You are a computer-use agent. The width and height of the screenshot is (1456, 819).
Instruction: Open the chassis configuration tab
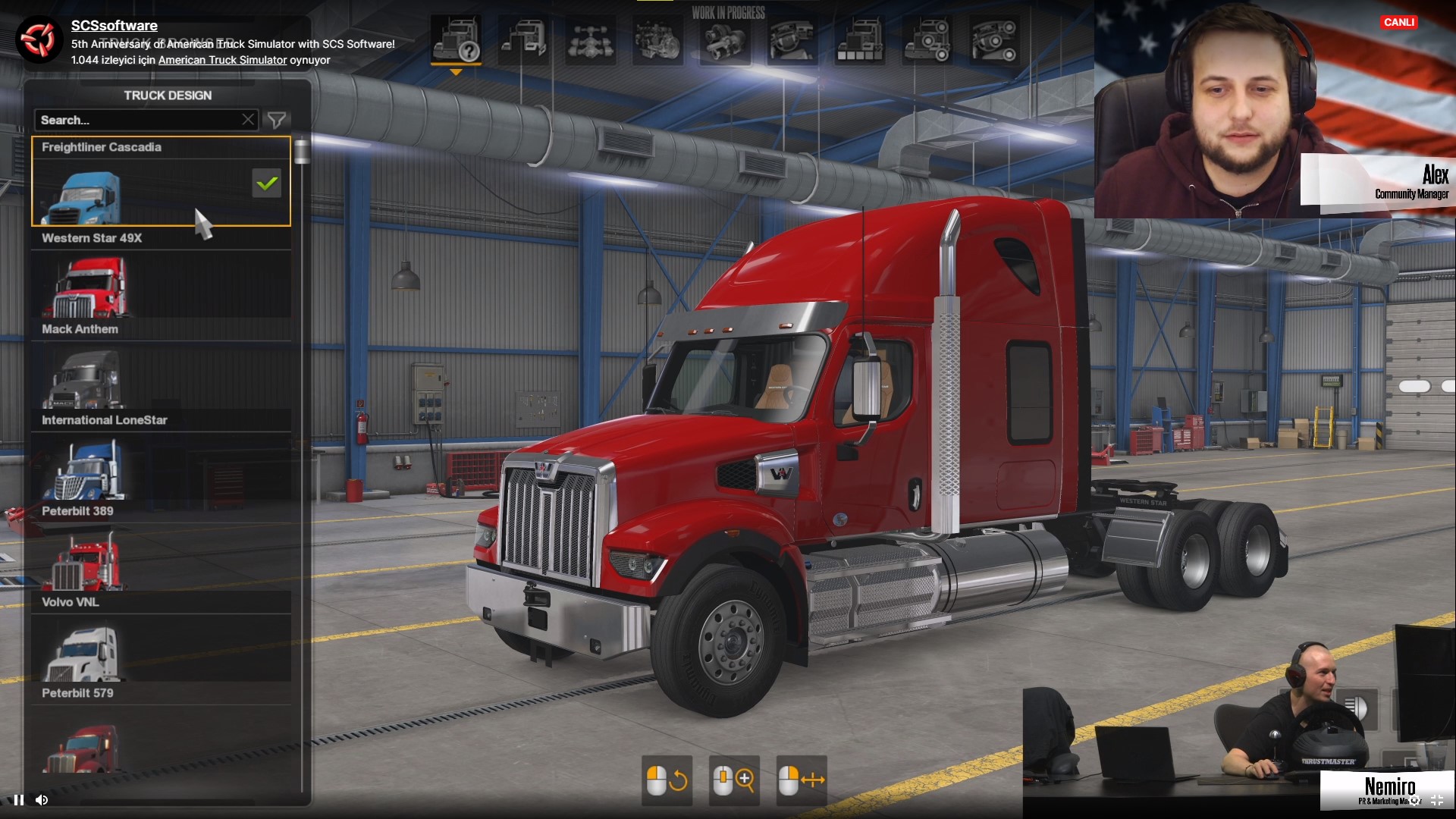point(590,39)
